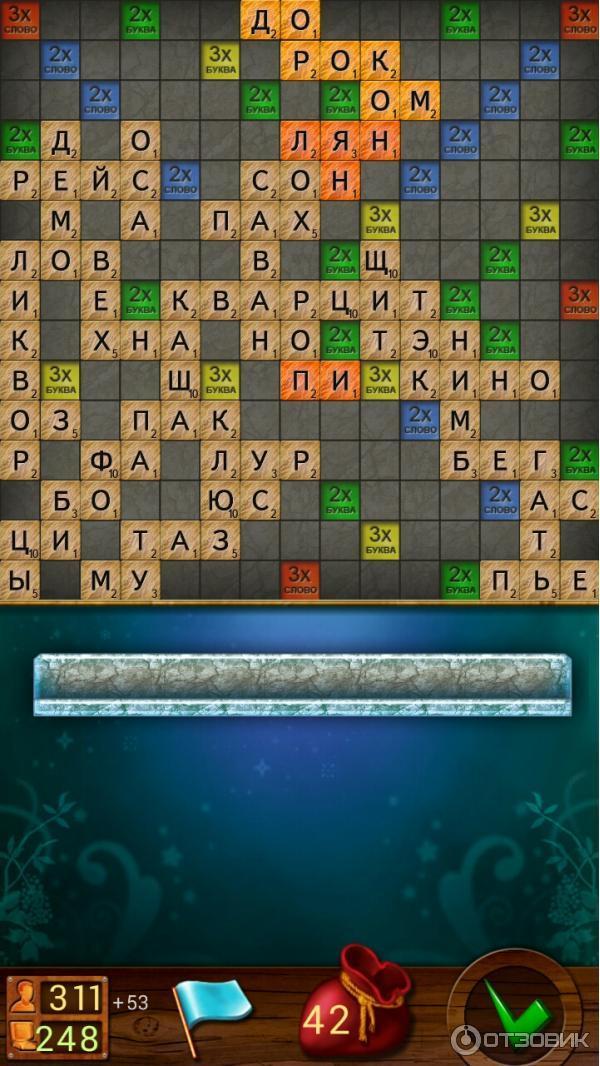The image size is (600, 1066).
Task: Click the Ю letter tile
Action: click(220, 500)
